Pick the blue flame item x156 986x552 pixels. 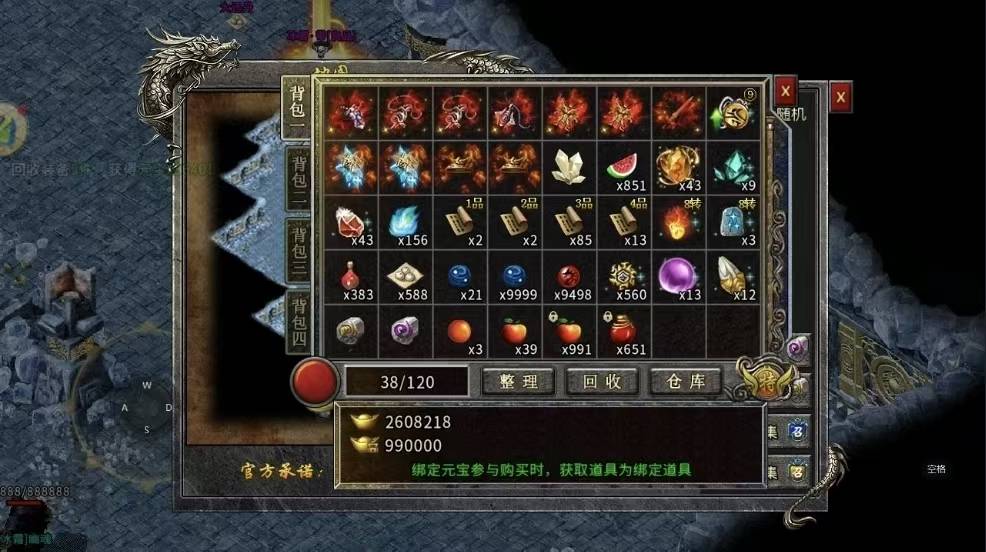click(406, 221)
